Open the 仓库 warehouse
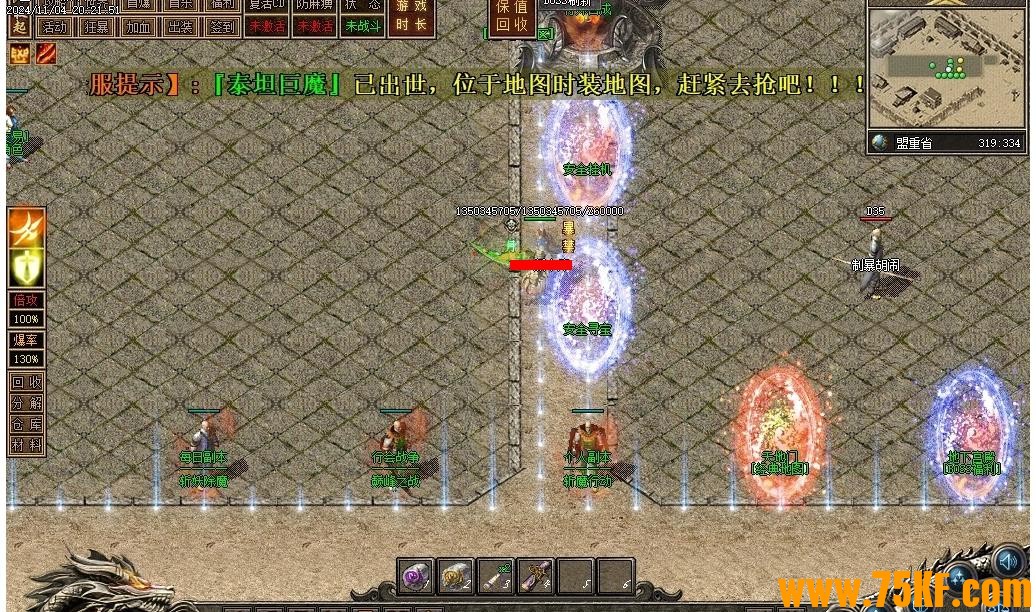 (26, 424)
